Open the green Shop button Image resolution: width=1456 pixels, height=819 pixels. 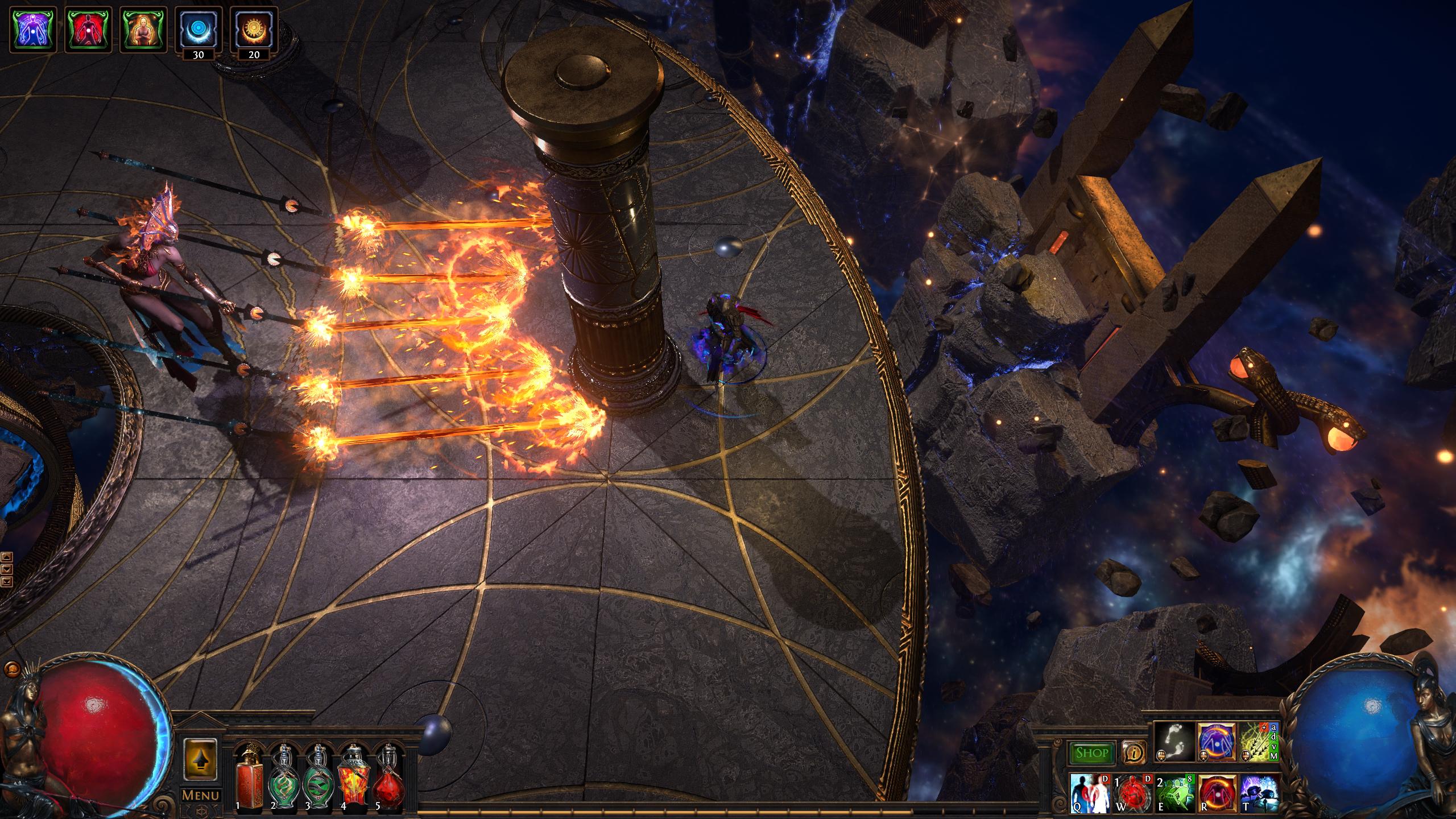1091,753
